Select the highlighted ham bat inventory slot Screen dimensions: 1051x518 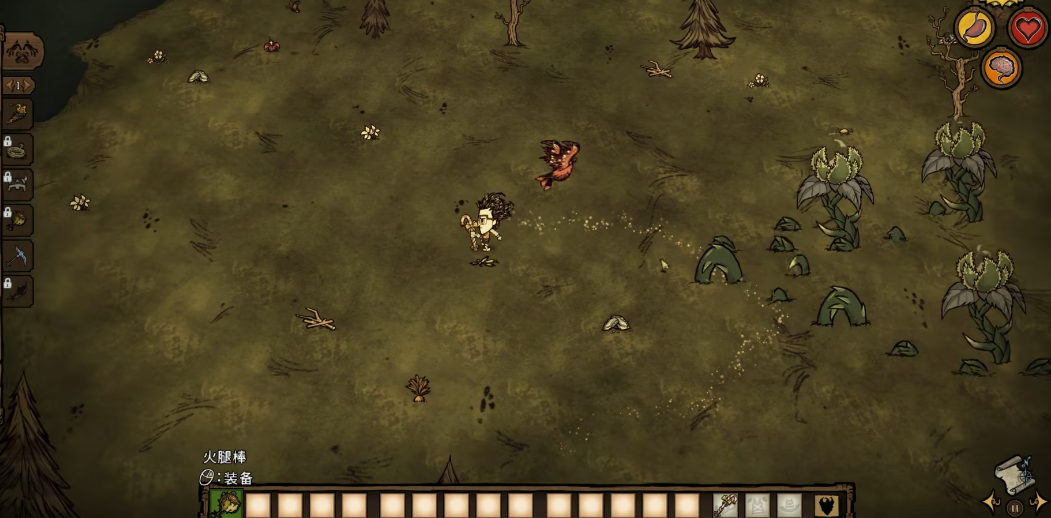(x=226, y=505)
